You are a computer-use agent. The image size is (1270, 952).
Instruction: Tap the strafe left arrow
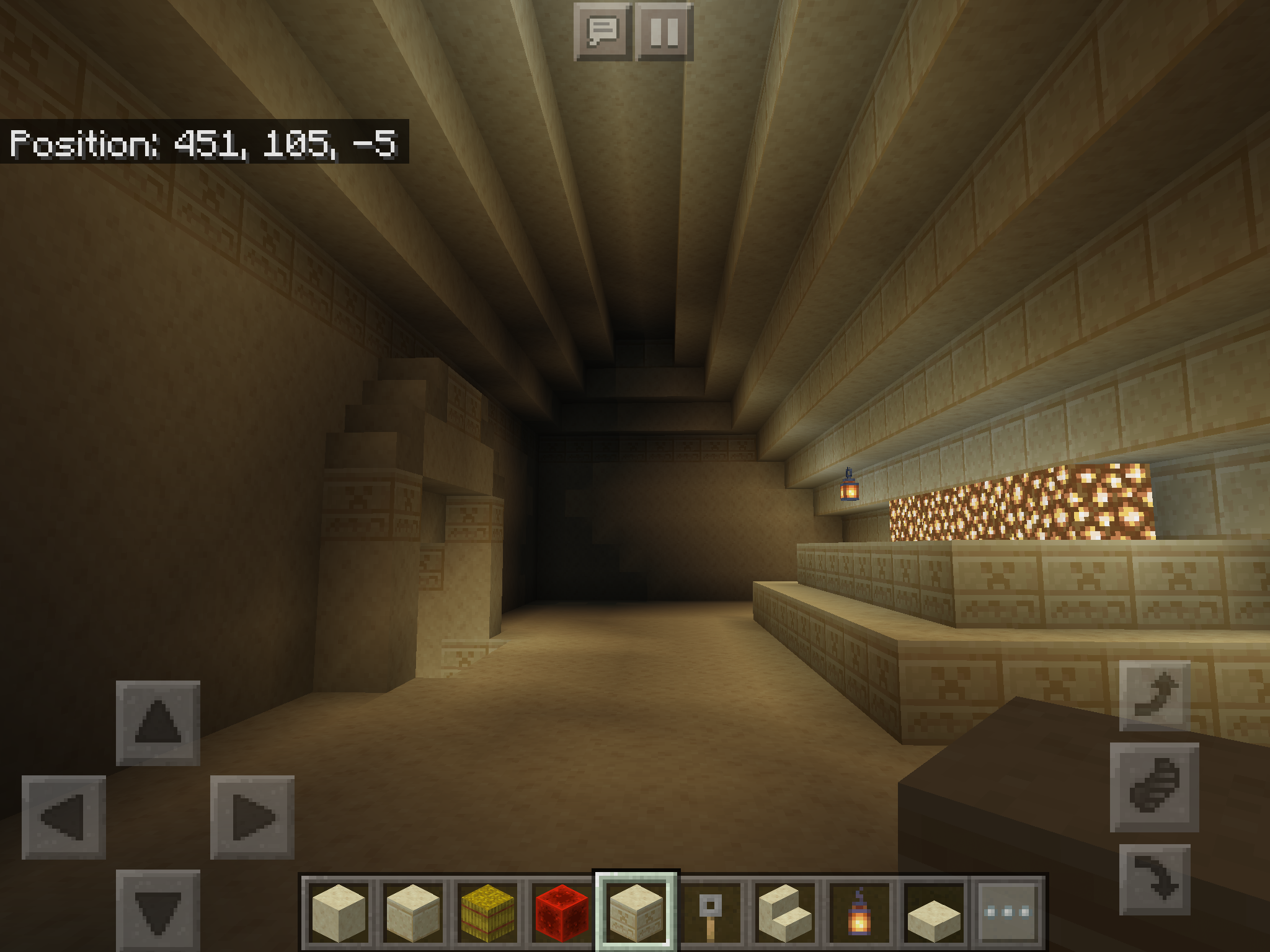pos(64,817)
